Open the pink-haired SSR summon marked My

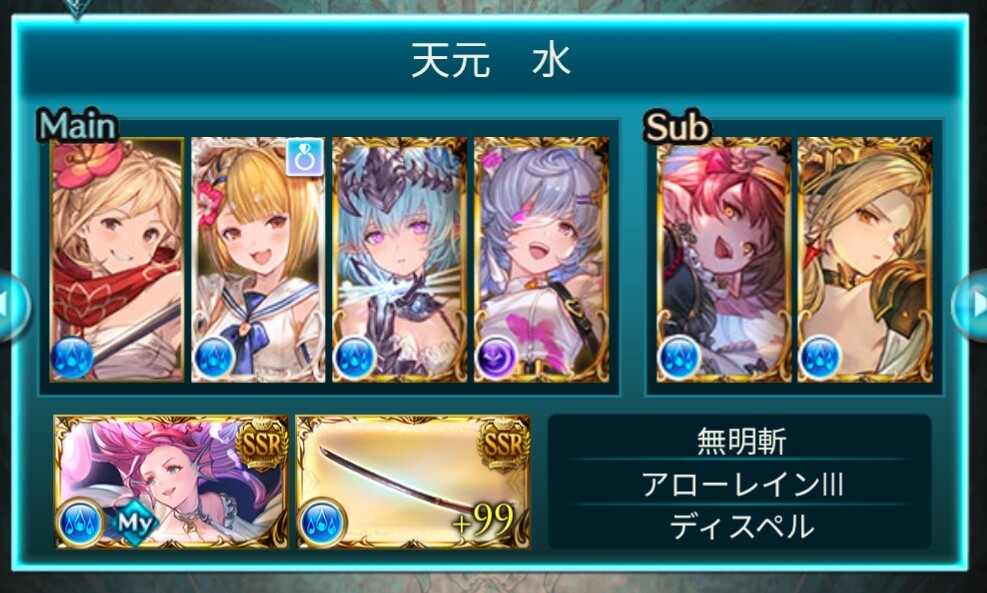[171, 482]
